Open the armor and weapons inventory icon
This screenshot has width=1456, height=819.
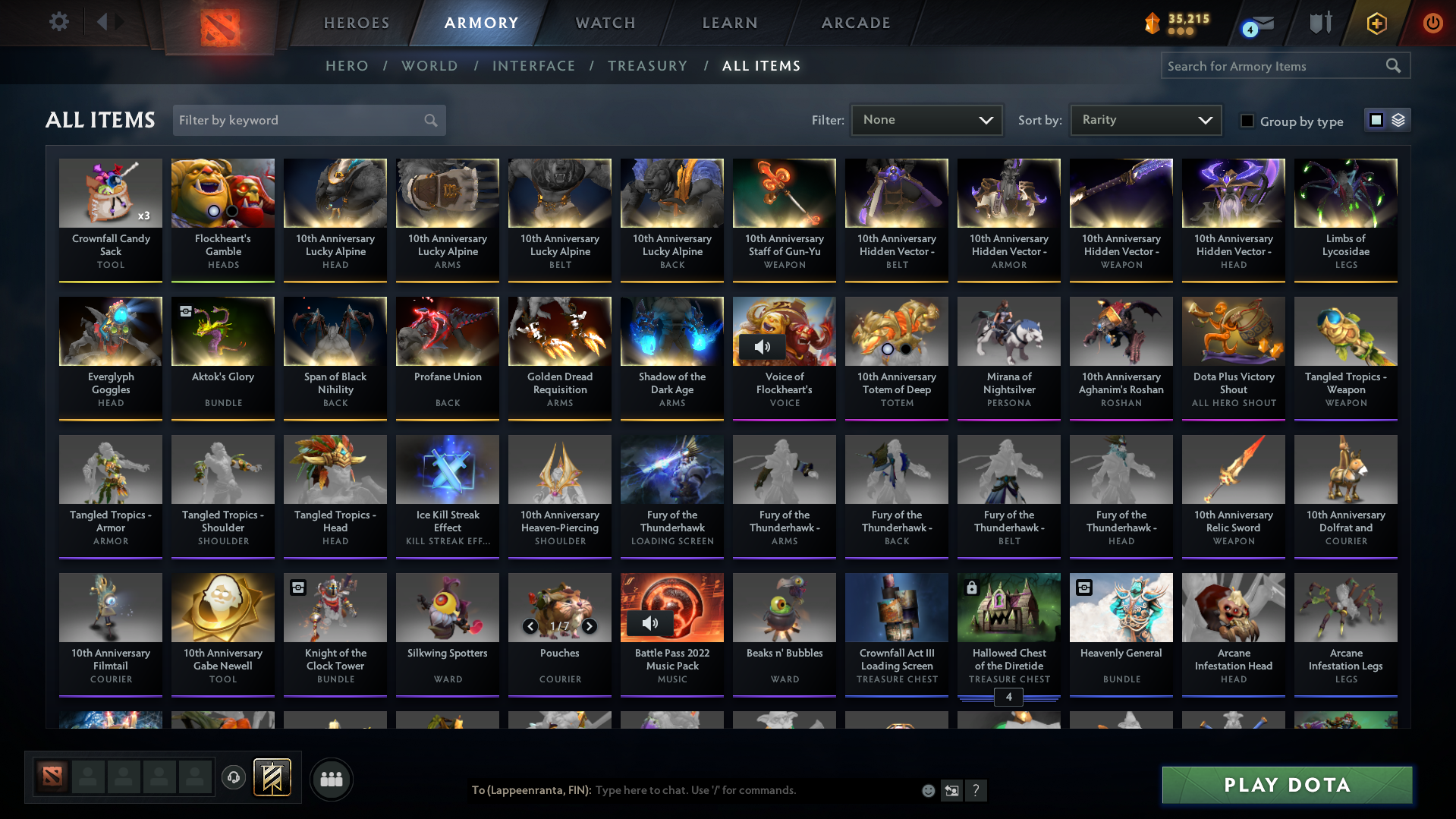click(1319, 24)
